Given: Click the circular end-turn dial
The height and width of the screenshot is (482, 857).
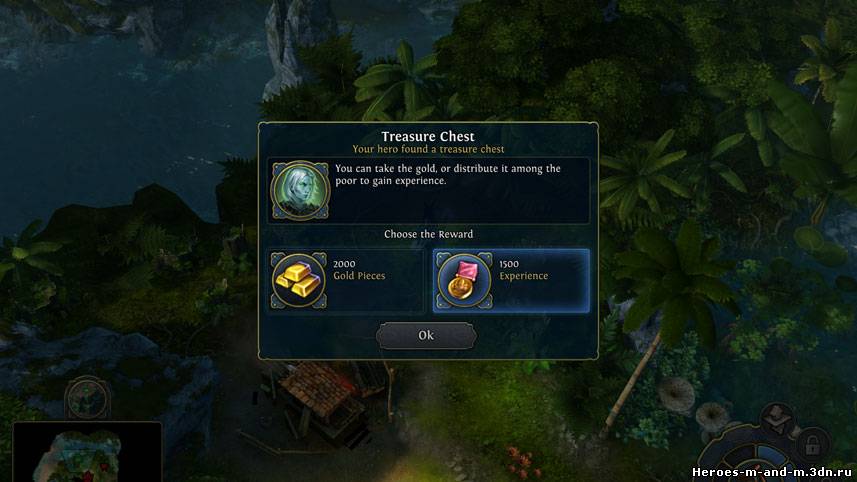Looking at the screenshot, I should point(760,461).
